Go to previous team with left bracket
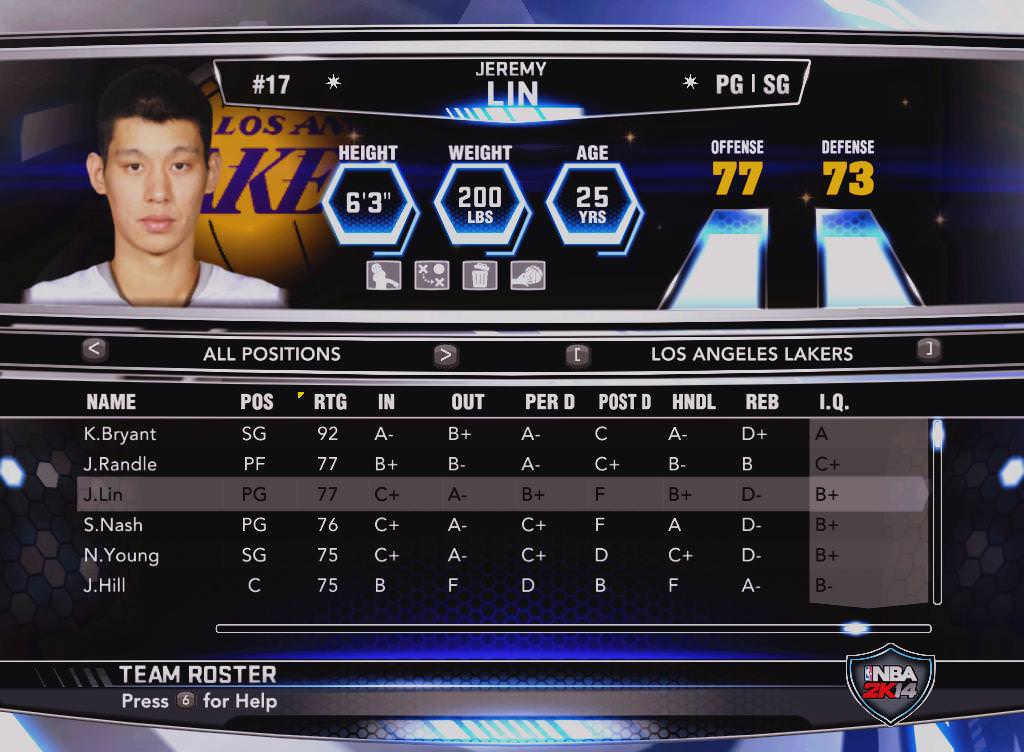This screenshot has height=752, width=1024. [x=577, y=354]
